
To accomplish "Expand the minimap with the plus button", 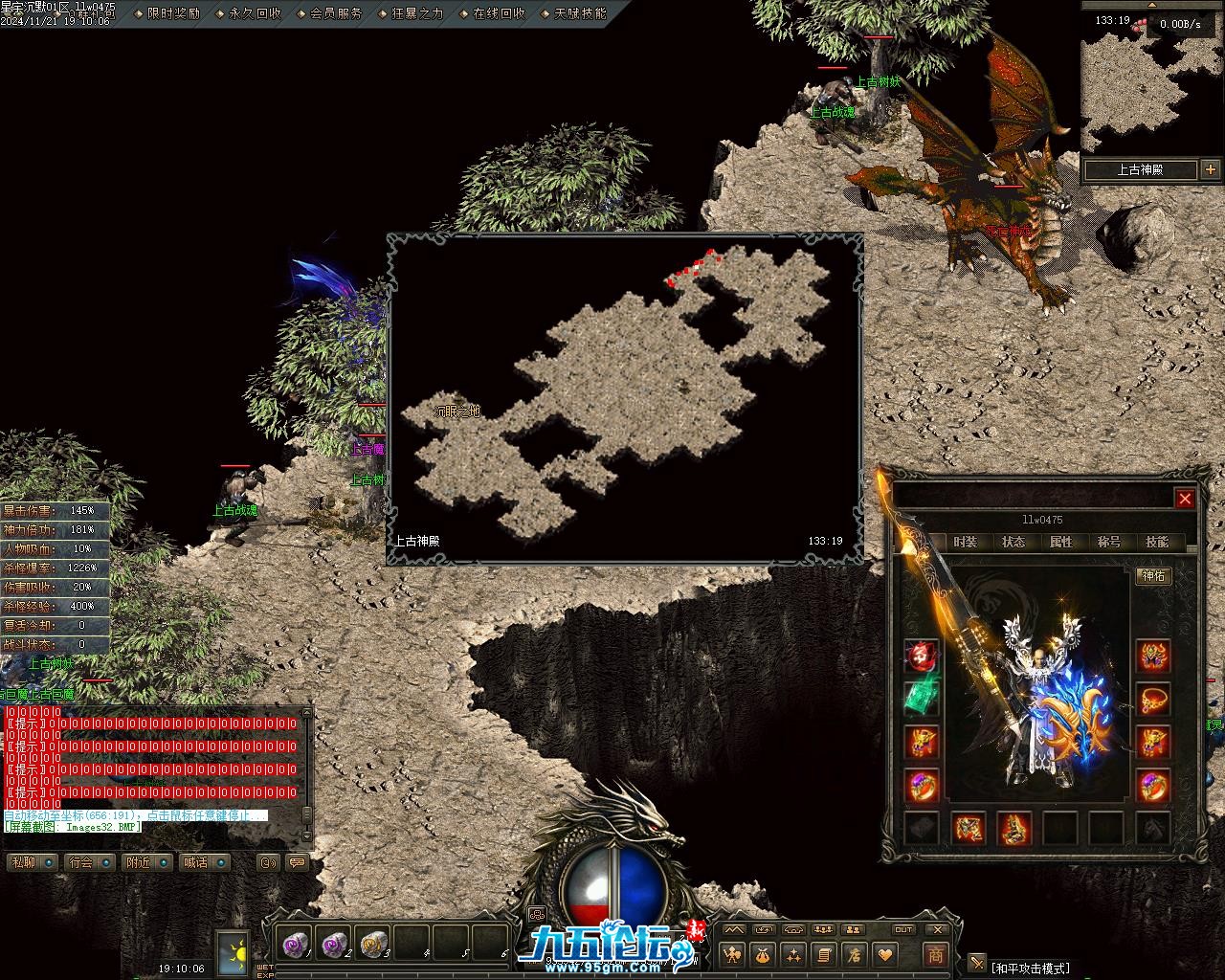I will pos(1211,169).
